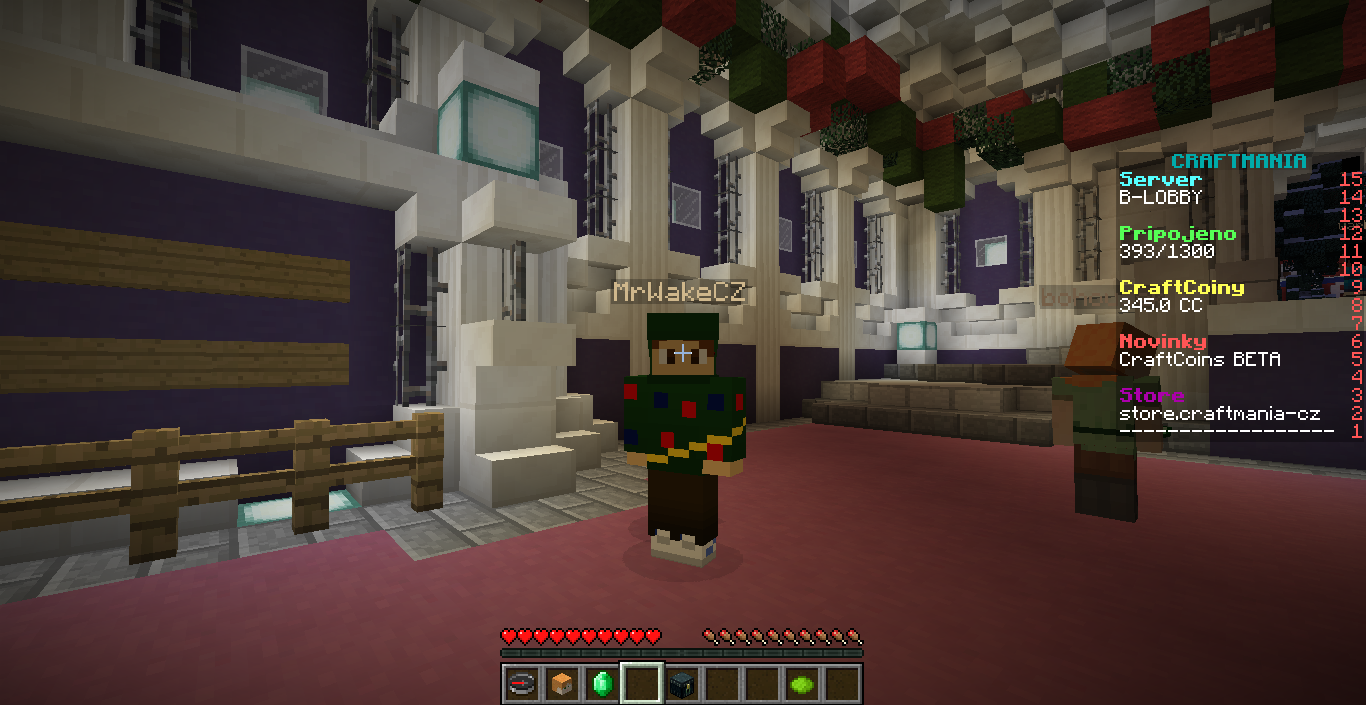Pick the lime dye hotbar slot
This screenshot has height=705, width=1366.
coord(802,684)
